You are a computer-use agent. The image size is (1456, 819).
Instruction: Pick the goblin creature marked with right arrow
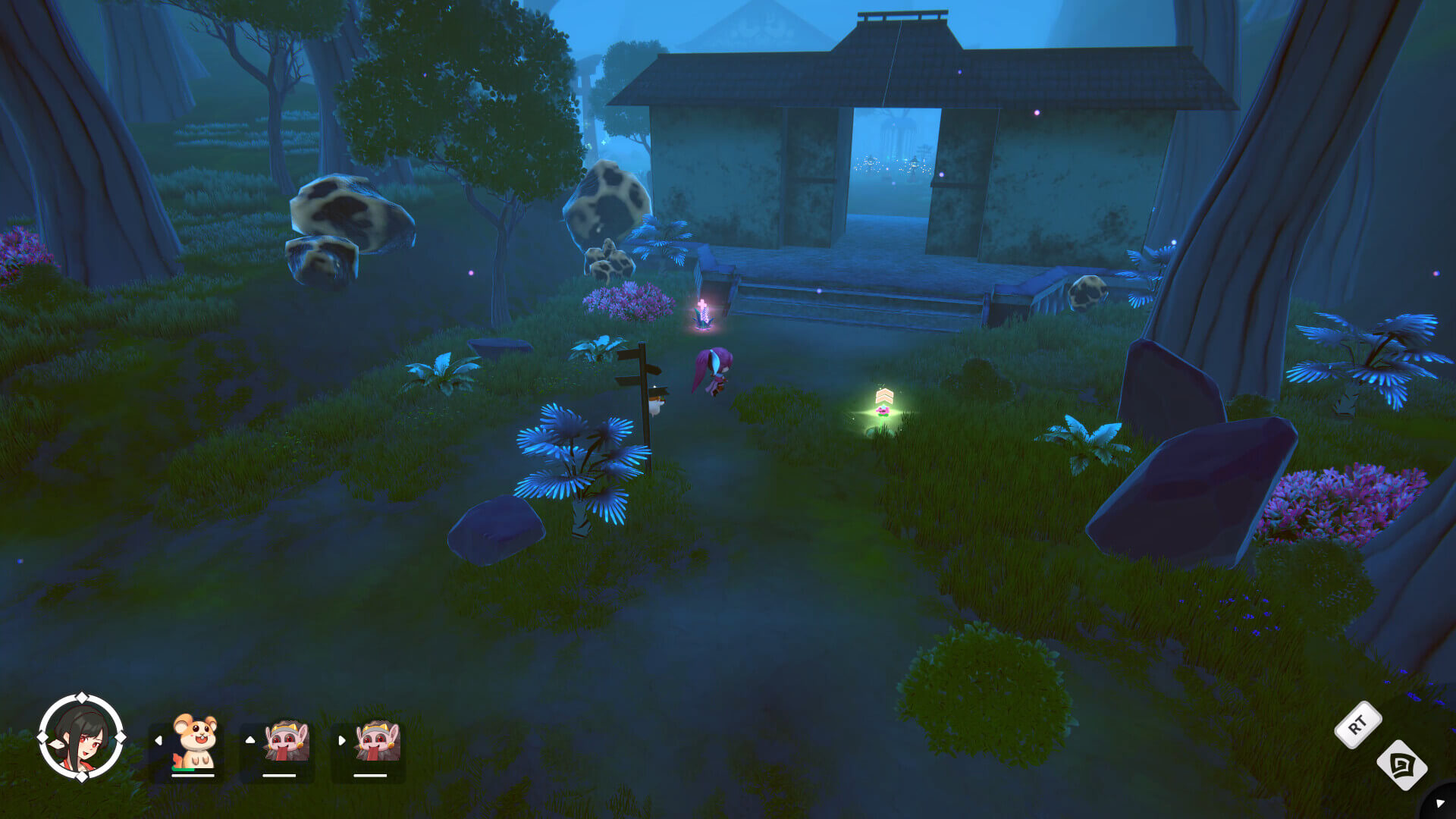(x=376, y=742)
